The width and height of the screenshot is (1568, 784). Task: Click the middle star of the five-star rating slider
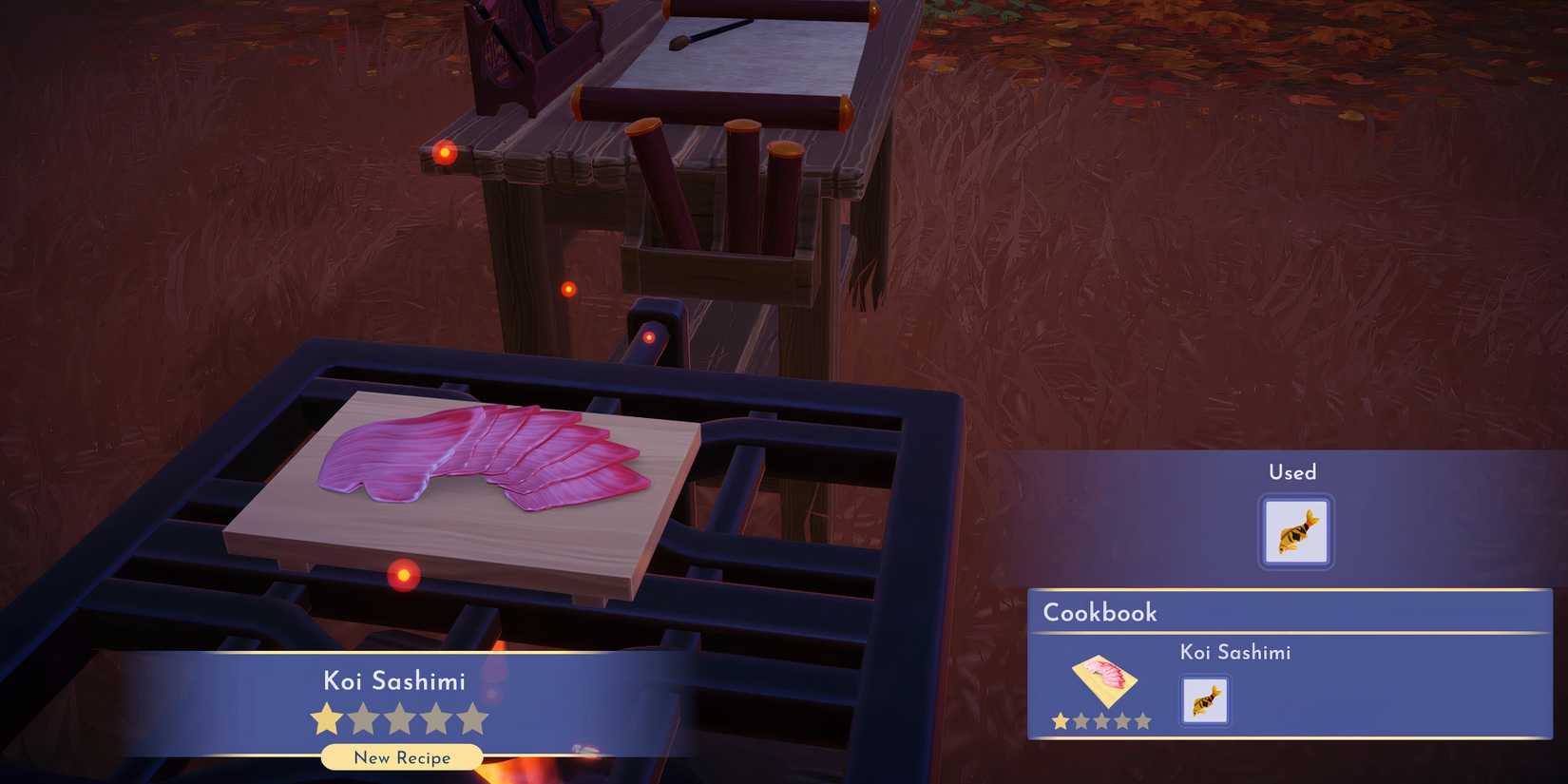399,719
